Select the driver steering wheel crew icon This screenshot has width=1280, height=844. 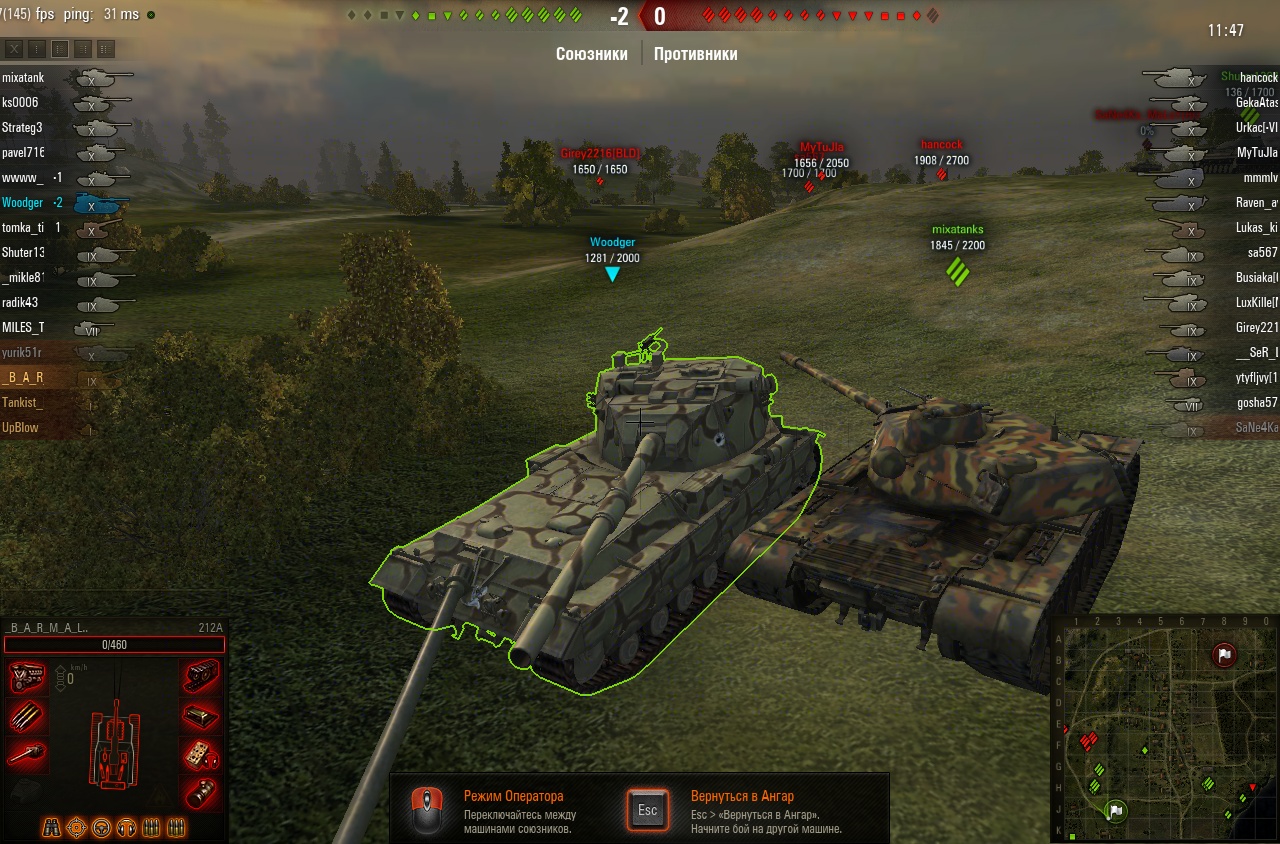pos(101,827)
